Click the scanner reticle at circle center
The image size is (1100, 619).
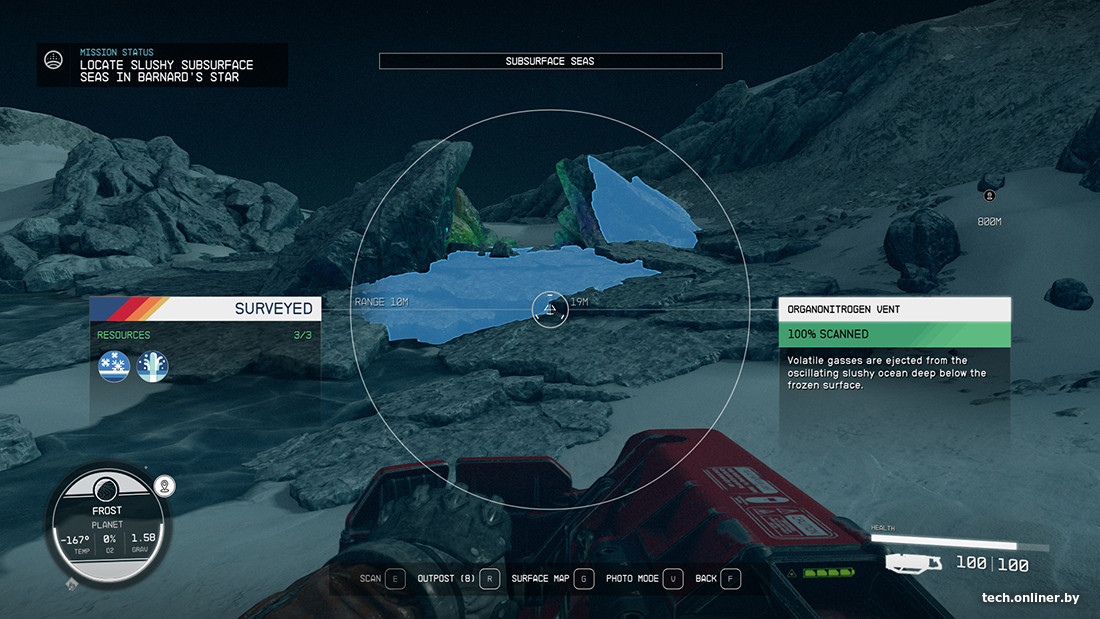tap(549, 310)
